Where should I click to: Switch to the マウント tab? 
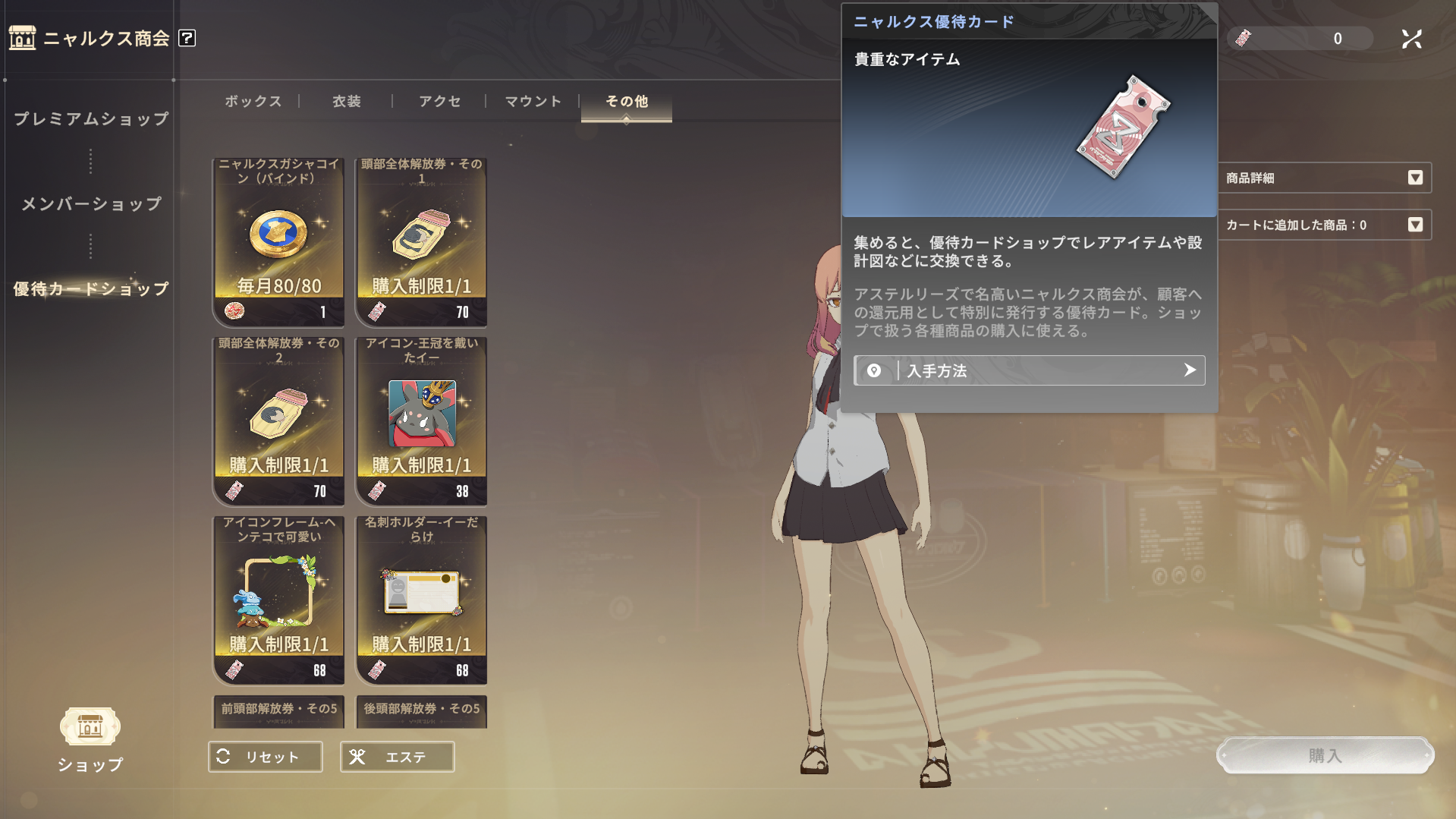coord(533,102)
